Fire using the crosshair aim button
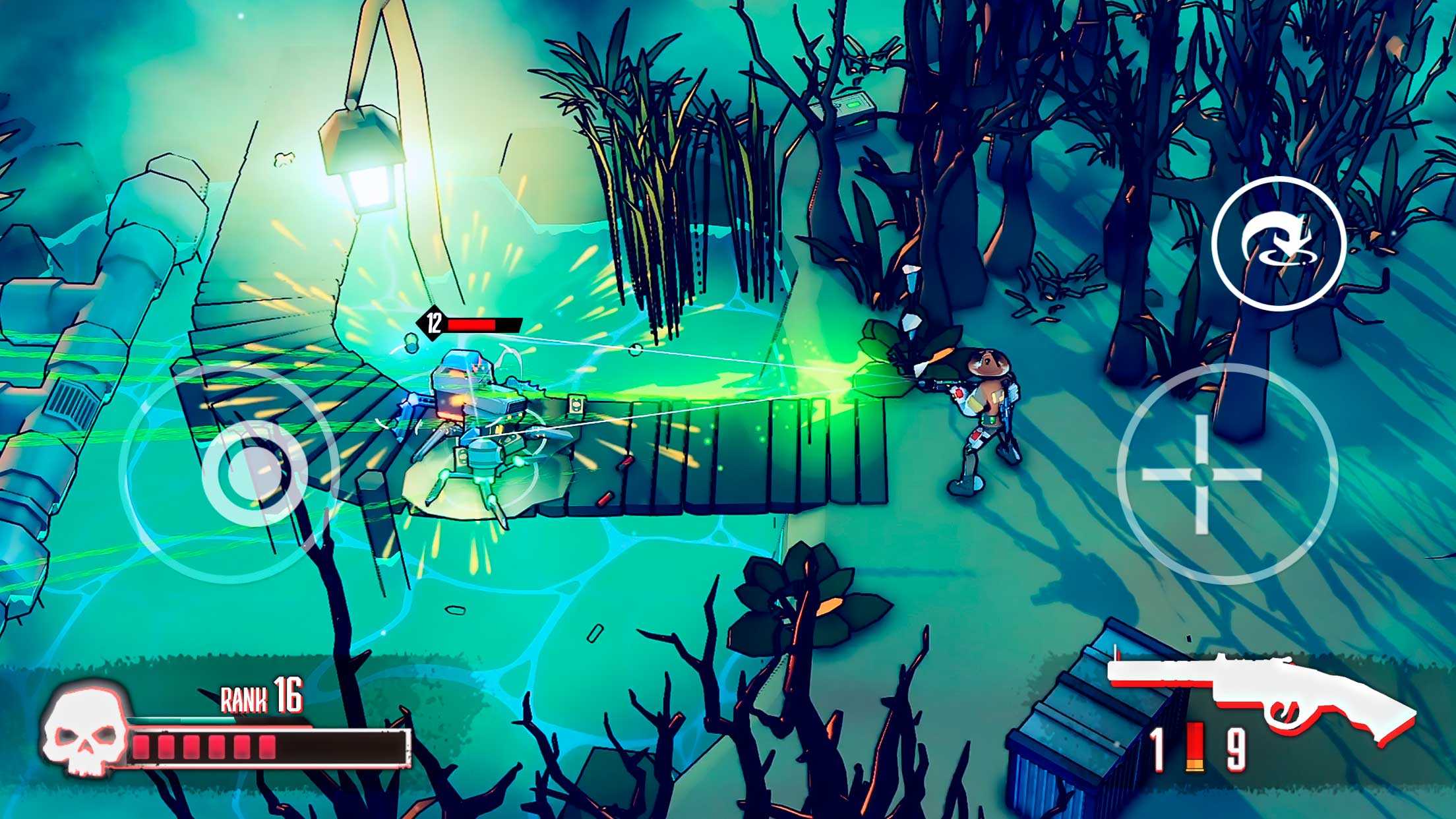This screenshot has height=819, width=1456. (1201, 474)
